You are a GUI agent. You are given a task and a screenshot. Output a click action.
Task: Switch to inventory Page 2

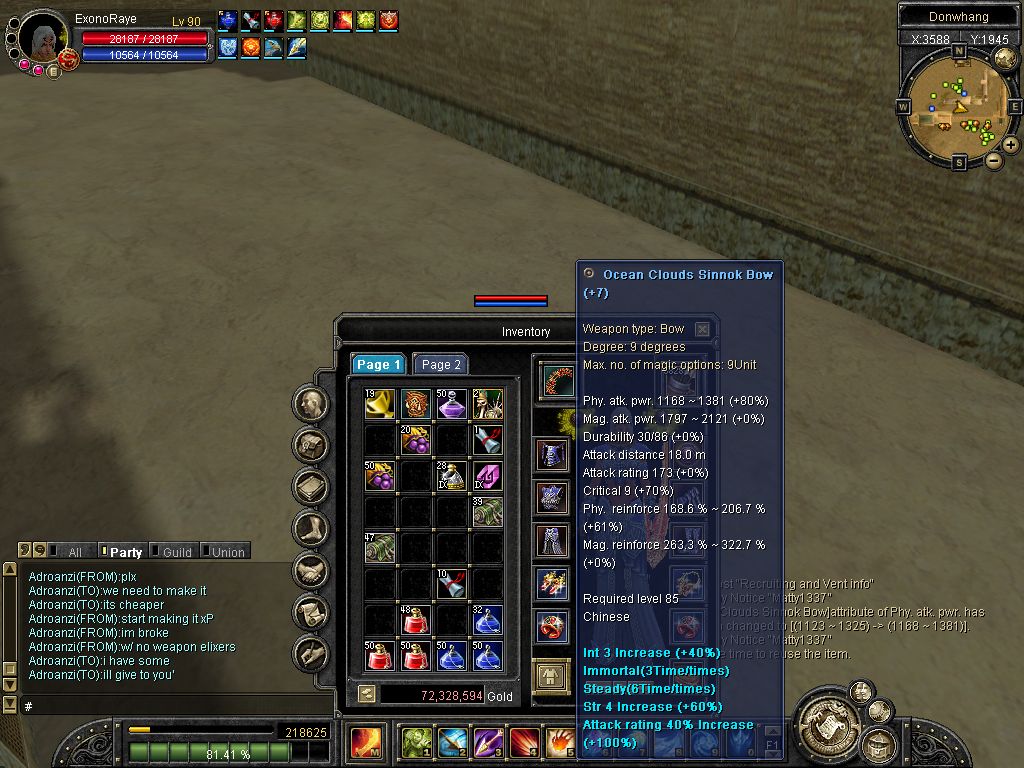click(x=441, y=365)
